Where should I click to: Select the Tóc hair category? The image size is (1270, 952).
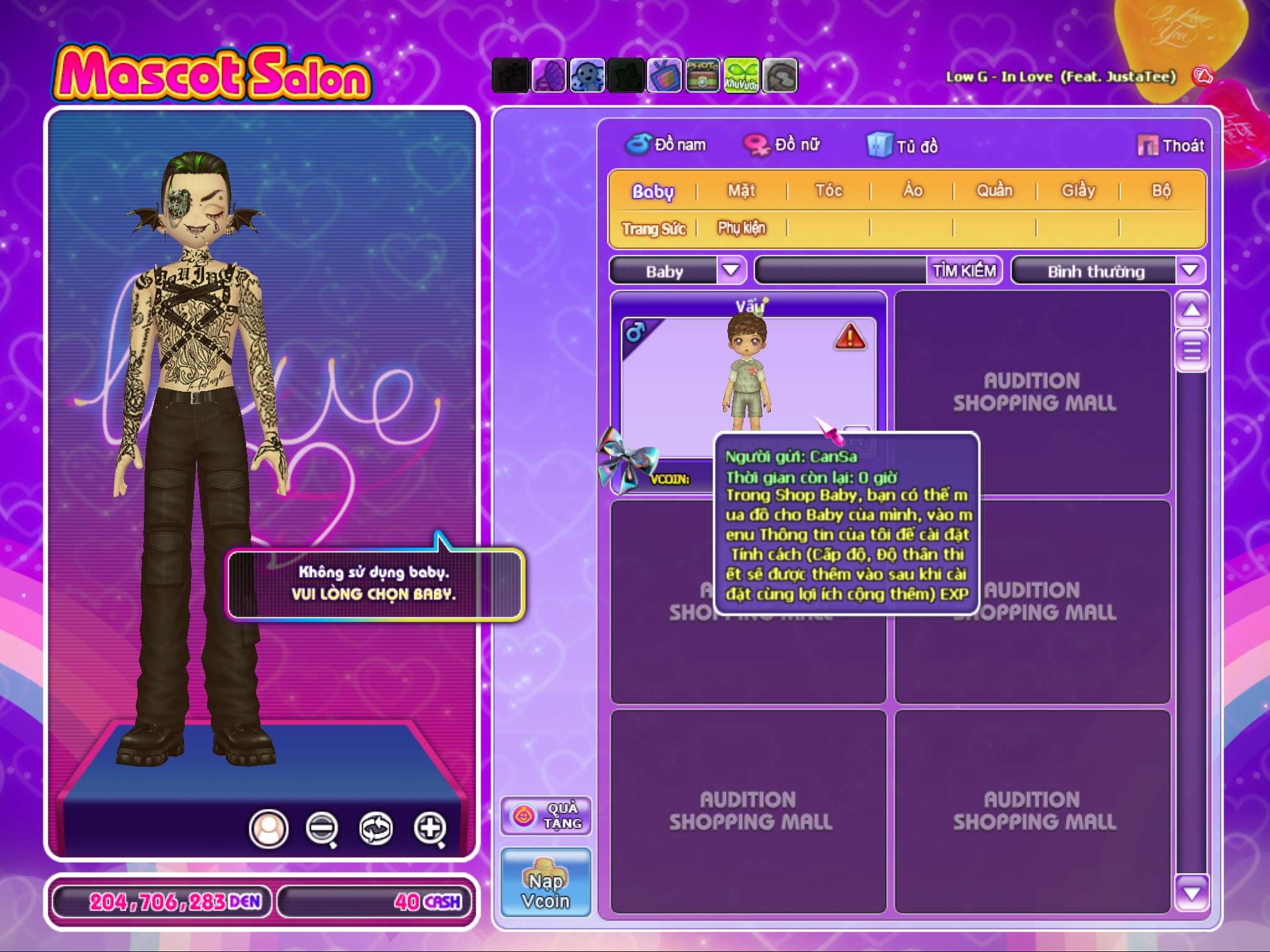coord(828,191)
